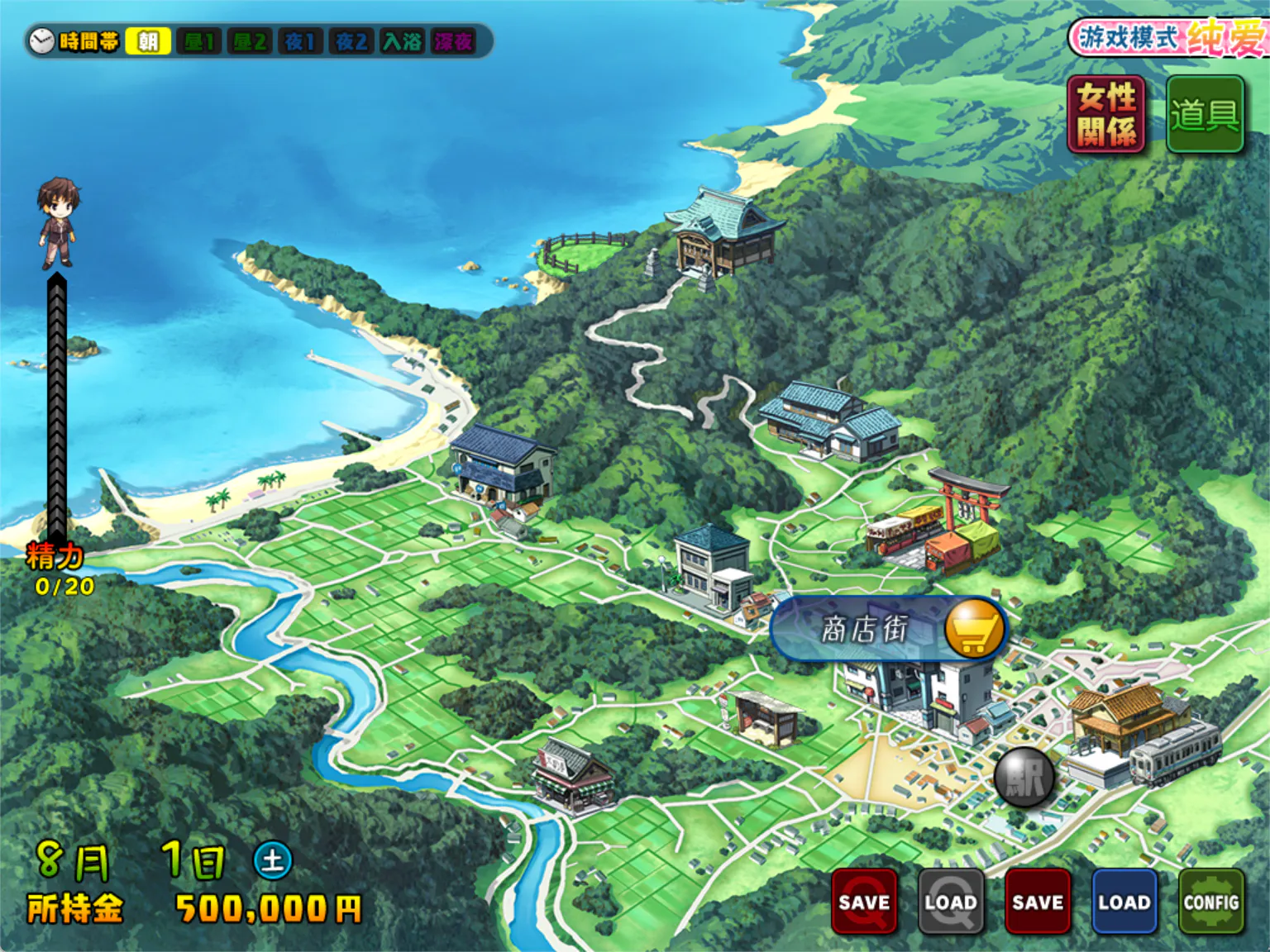
Task: Open the blue LOAD menu
Action: point(1124,902)
